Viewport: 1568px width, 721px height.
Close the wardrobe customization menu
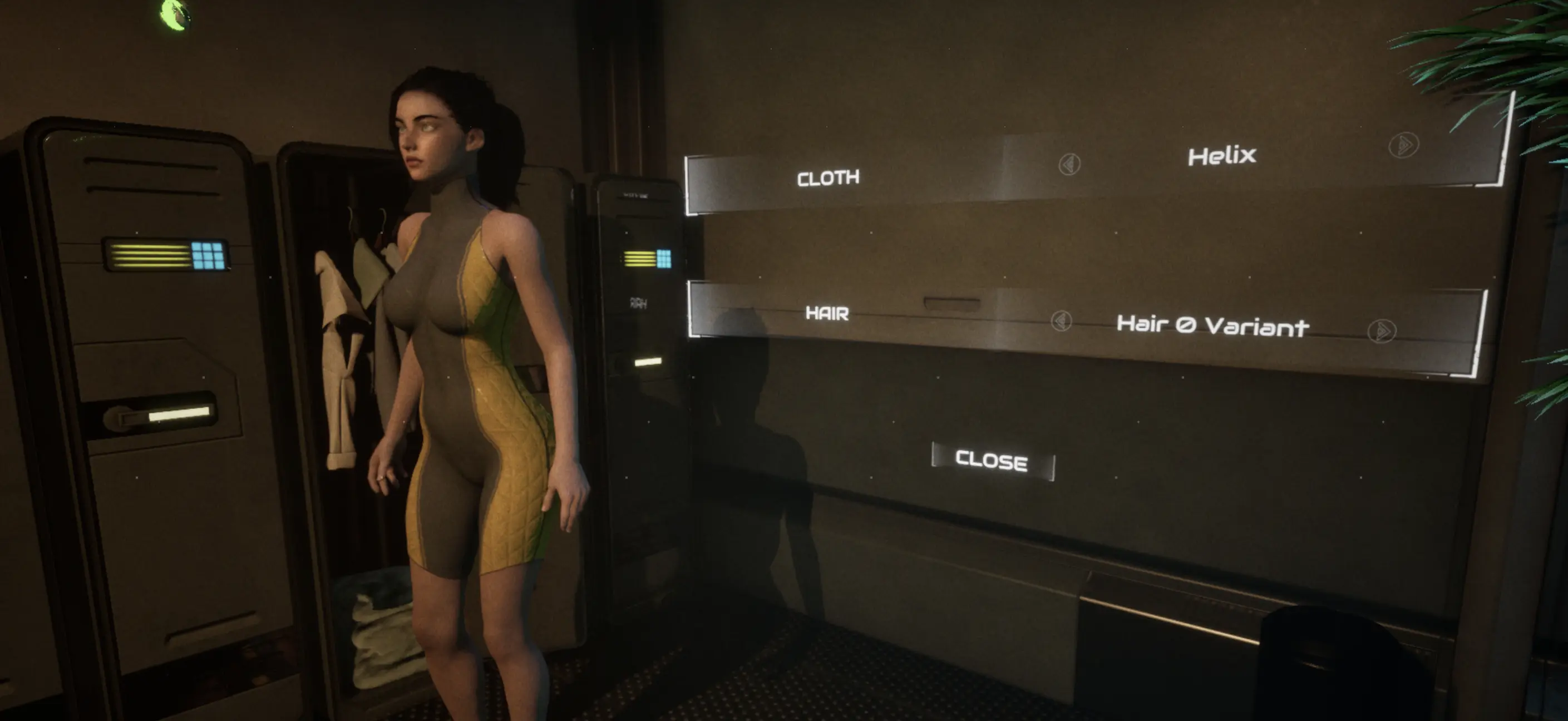coord(992,461)
